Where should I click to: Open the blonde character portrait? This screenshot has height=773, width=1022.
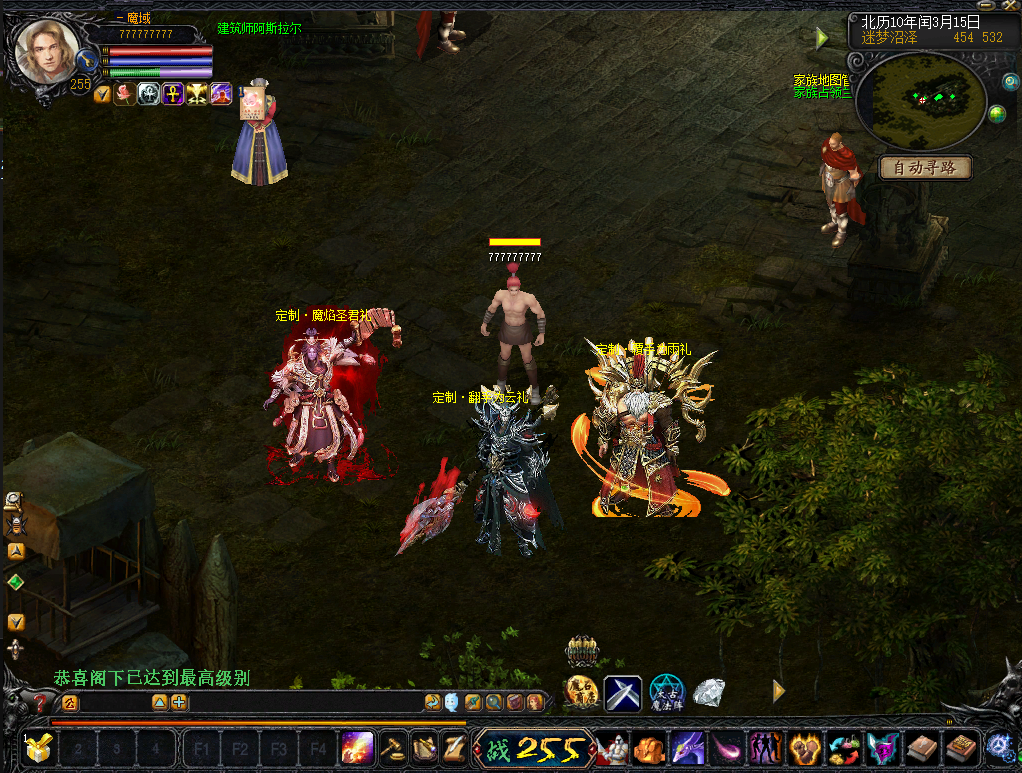tap(47, 52)
